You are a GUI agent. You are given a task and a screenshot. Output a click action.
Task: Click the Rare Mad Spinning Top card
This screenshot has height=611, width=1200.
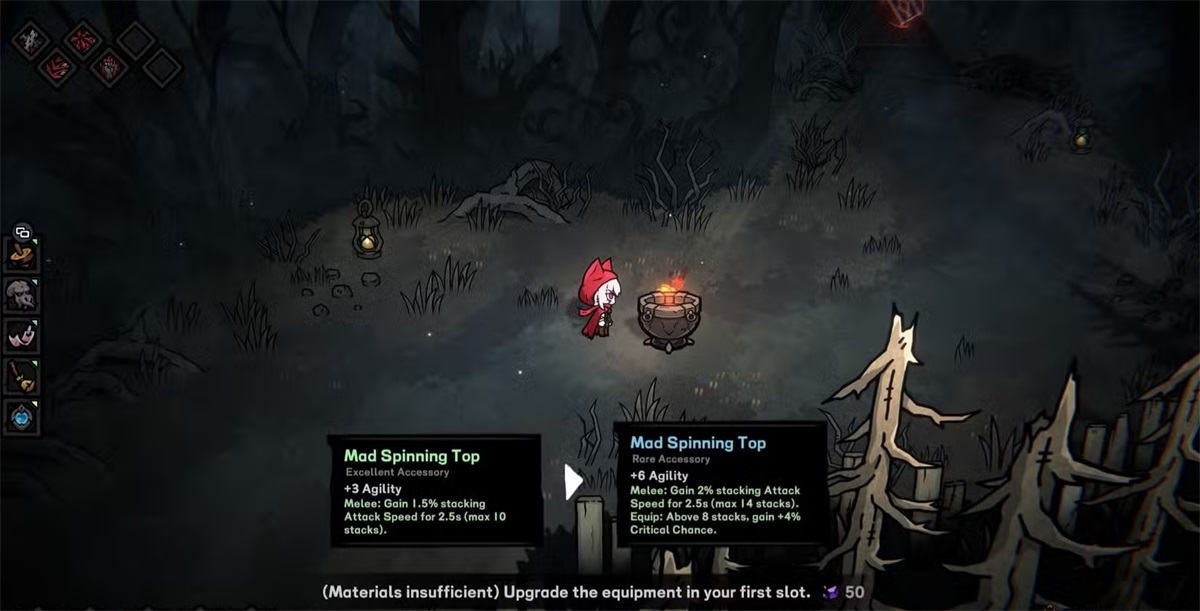(x=720, y=484)
